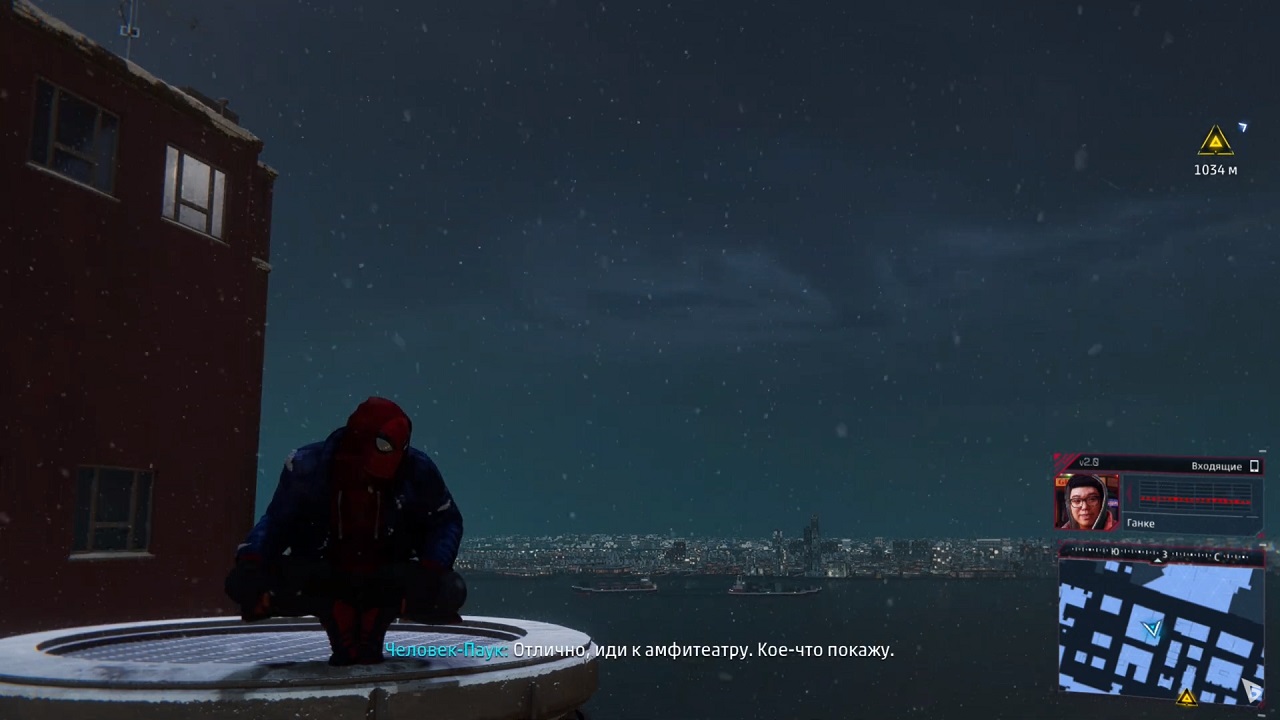Click the compass strip above the minimap
The height and width of the screenshot is (720, 1280).
pyautogui.click(x=1160, y=552)
